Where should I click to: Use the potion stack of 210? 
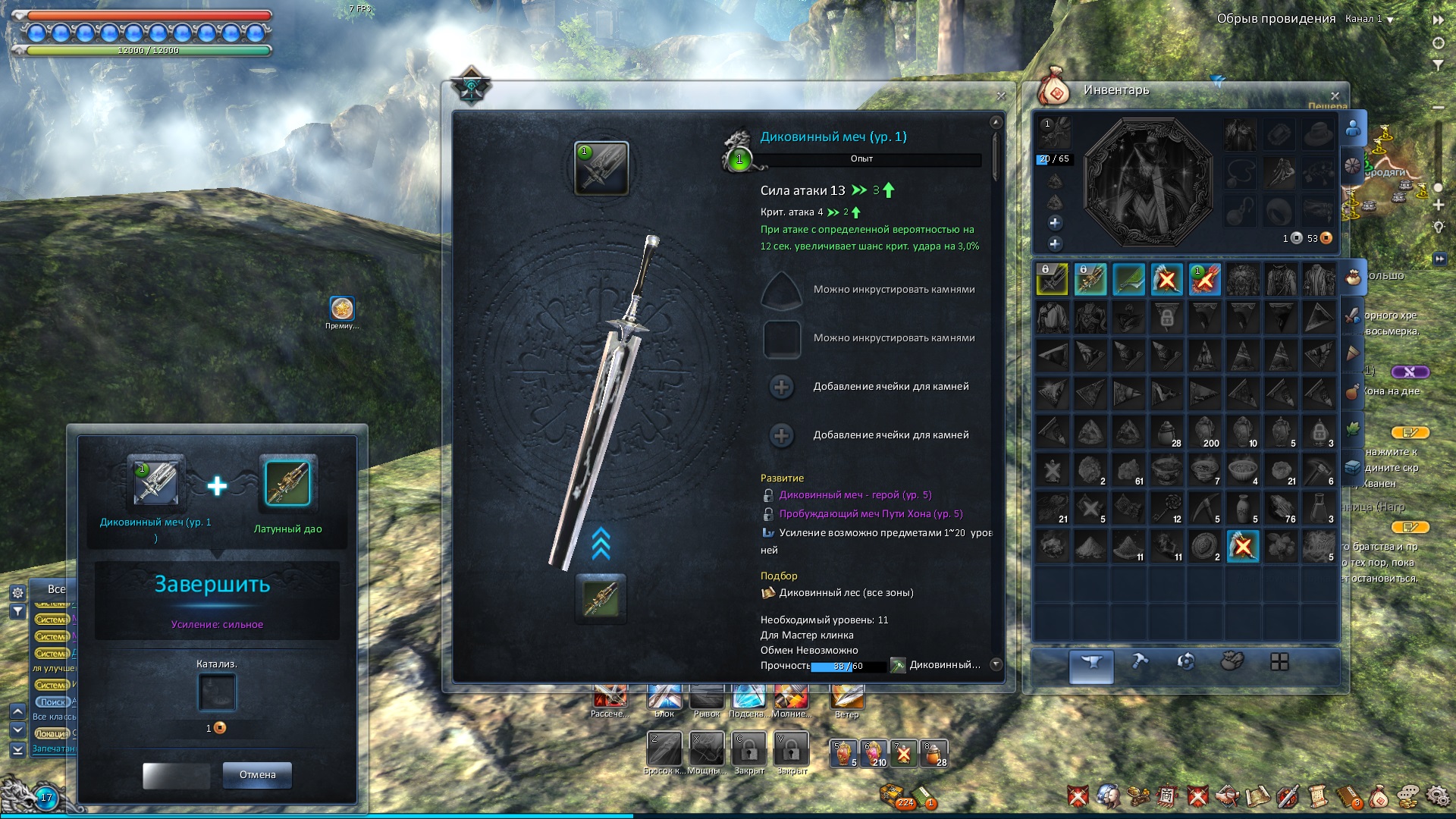[874, 753]
